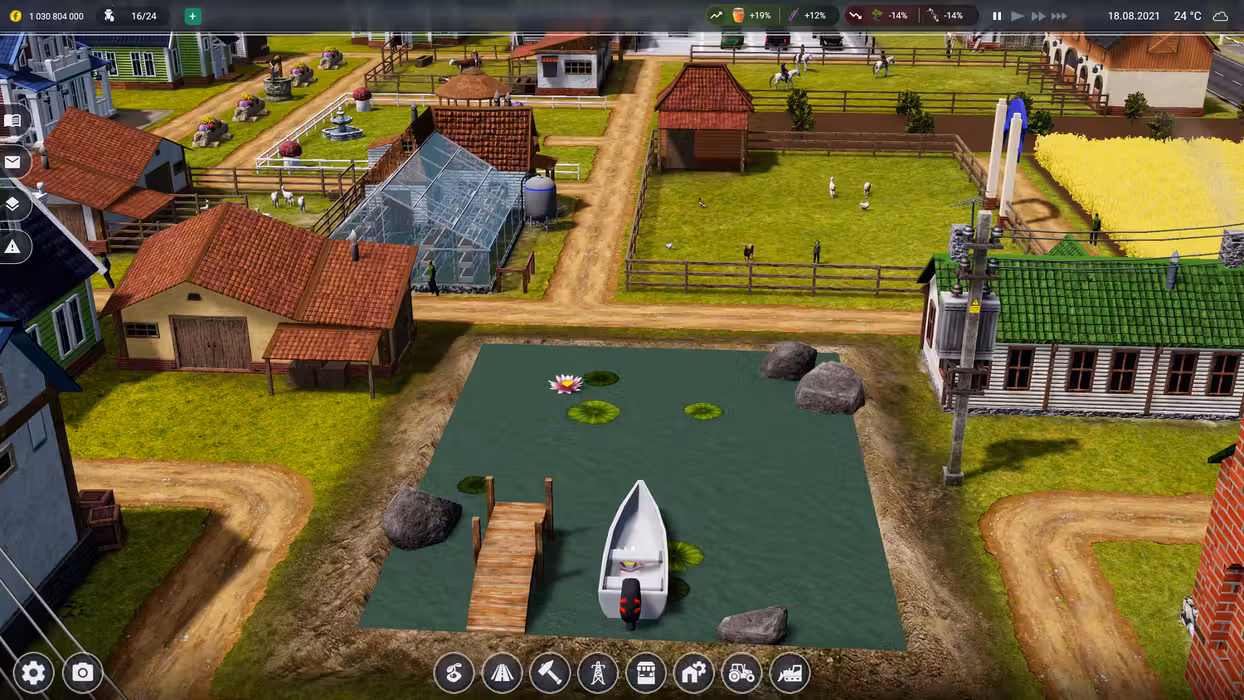Set game speed to normal play
The width and height of the screenshot is (1244, 700).
pos(1018,16)
